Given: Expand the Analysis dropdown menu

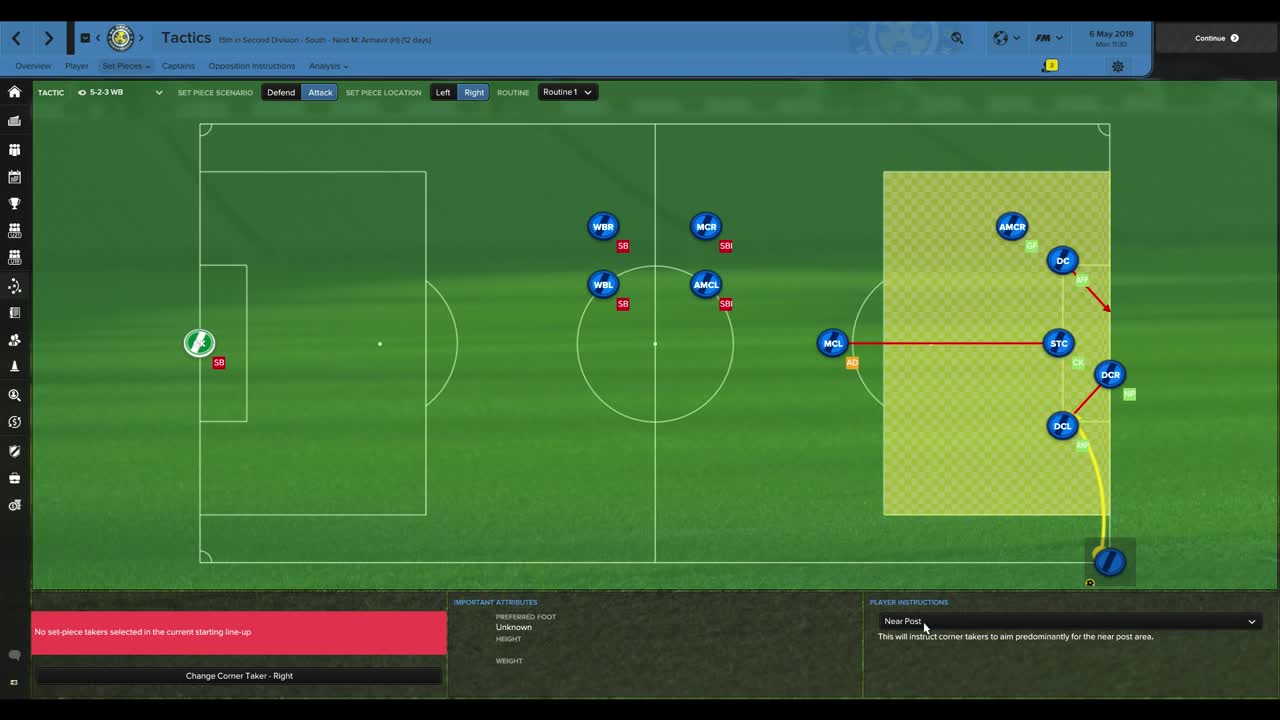Looking at the screenshot, I should pos(328,66).
